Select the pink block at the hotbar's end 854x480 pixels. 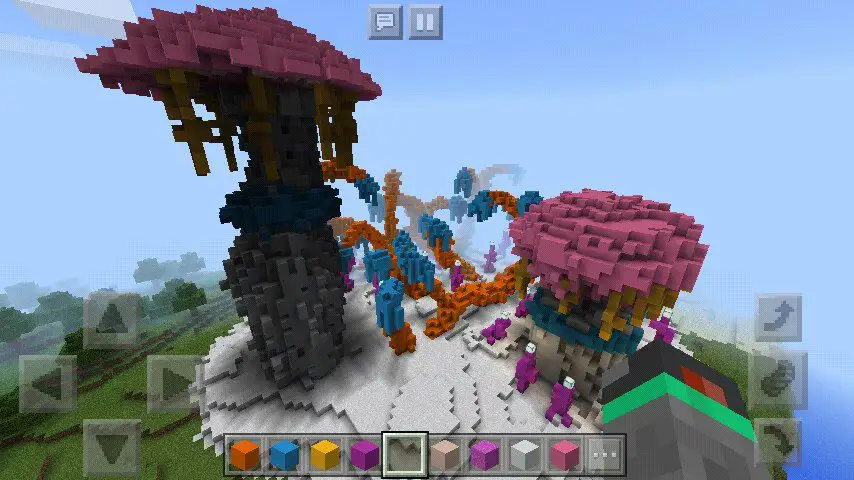coord(565,455)
